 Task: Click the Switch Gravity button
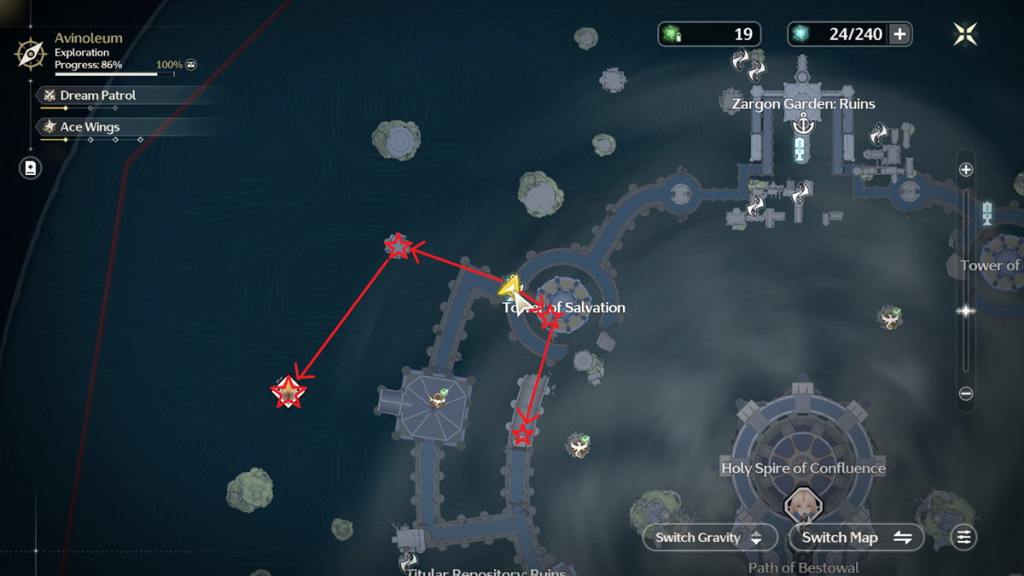coord(709,537)
